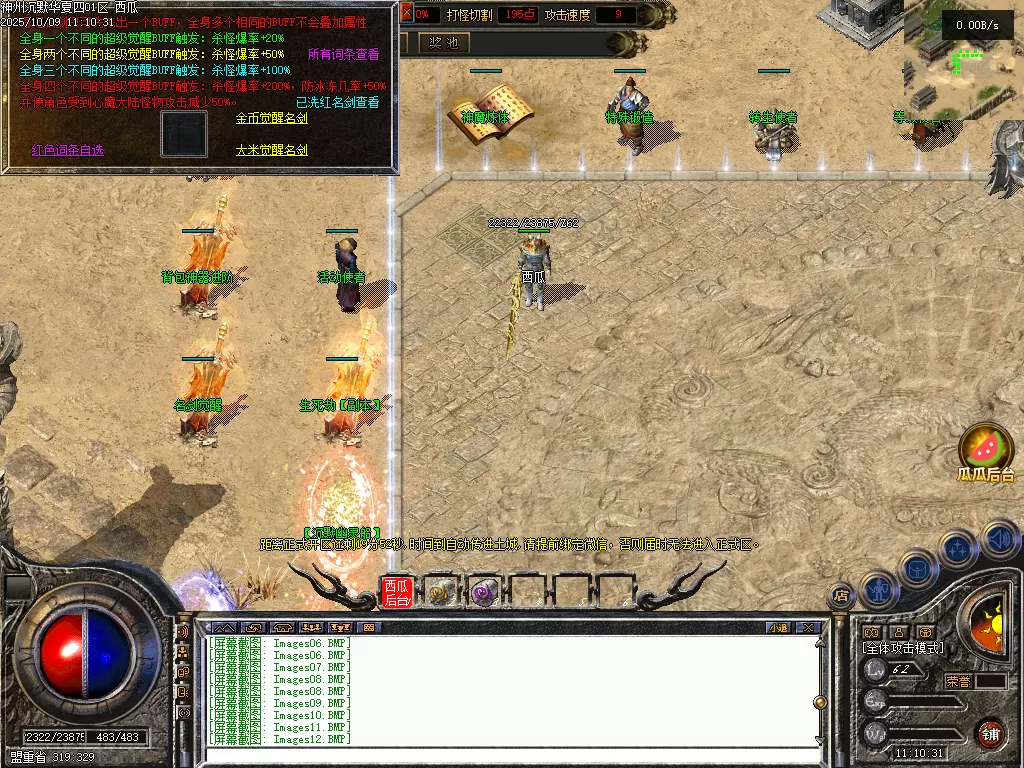
Task: Open the bag box round button
Action: tap(917, 568)
